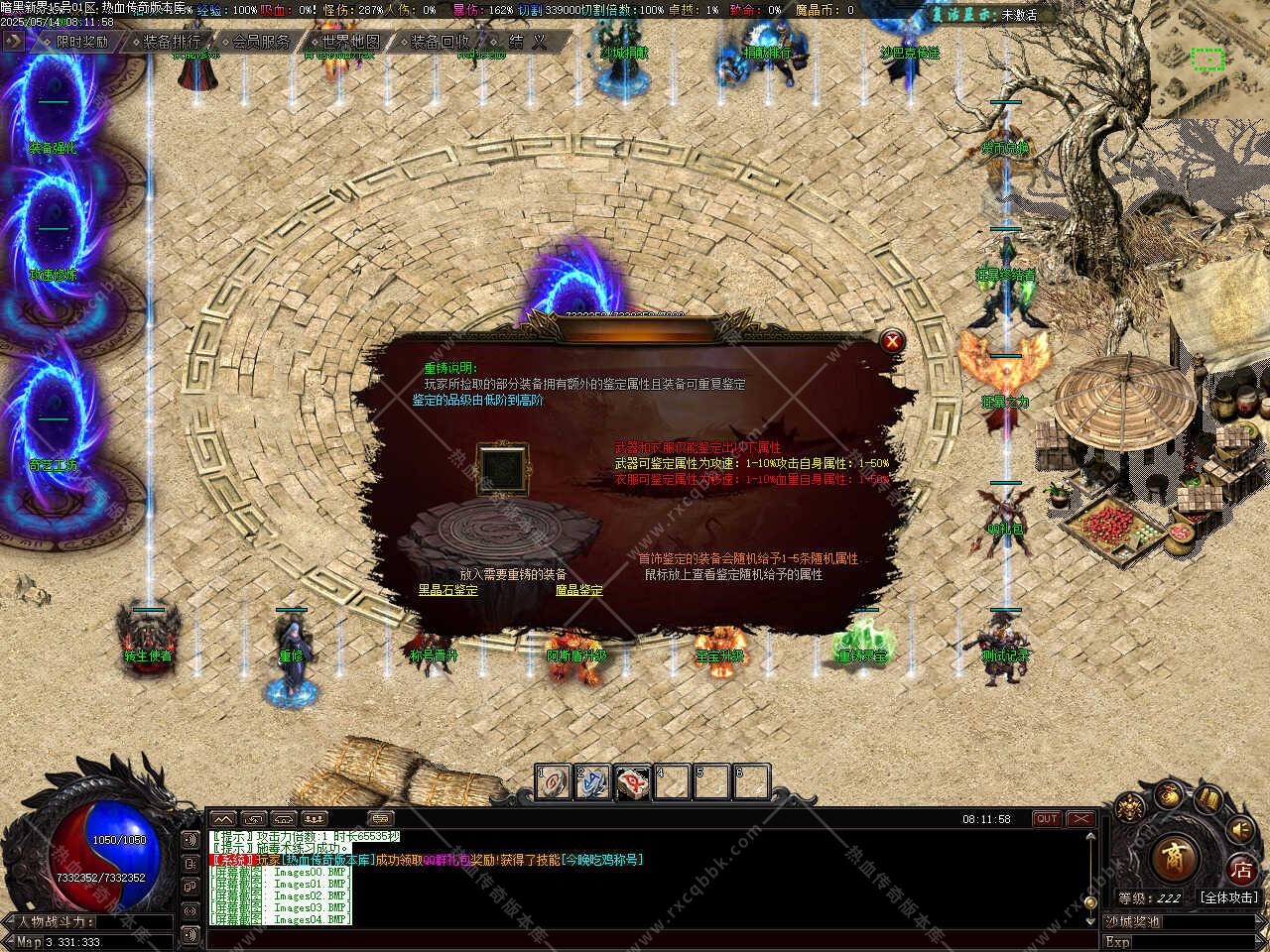Image resolution: width=1270 pixels, height=952 pixels.
Task: Open the 装备回收 recycling menu
Action: (x=435, y=42)
